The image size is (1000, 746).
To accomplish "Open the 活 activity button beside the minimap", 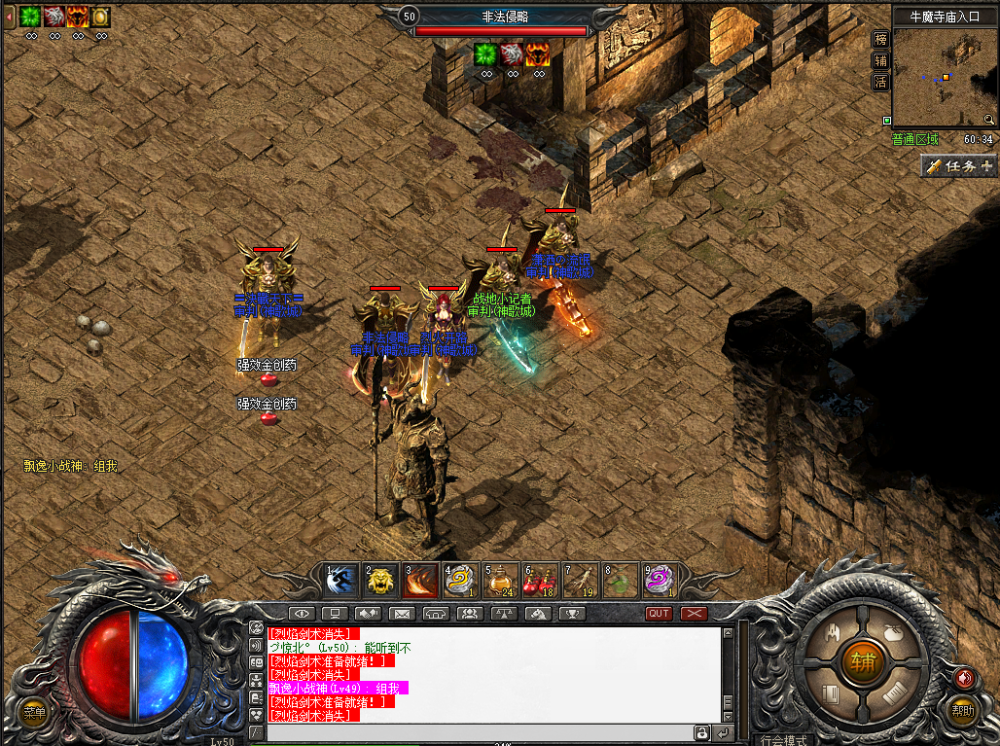I will coord(881,82).
